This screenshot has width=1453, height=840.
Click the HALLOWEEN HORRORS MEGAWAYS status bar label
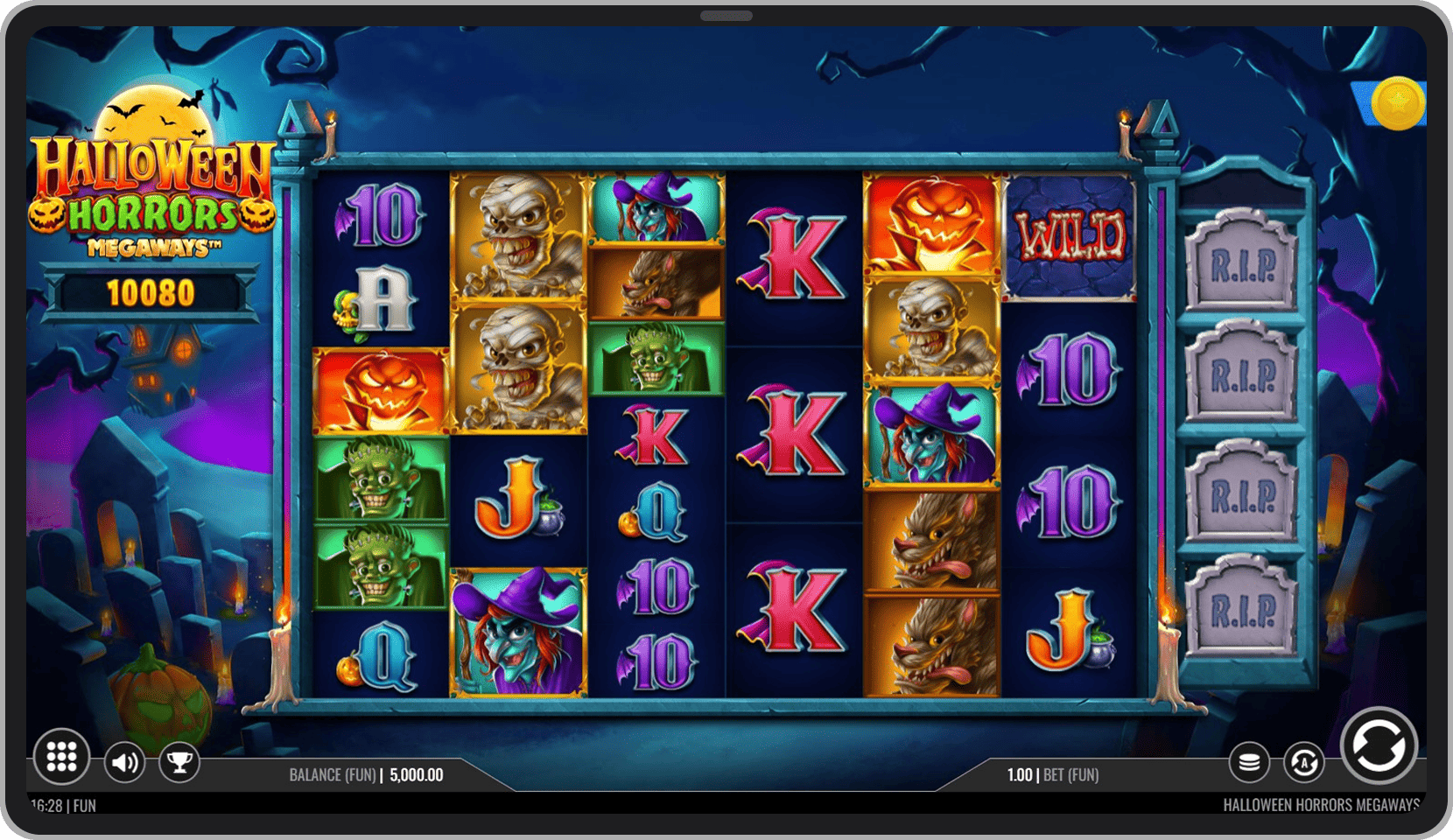pos(1322,803)
